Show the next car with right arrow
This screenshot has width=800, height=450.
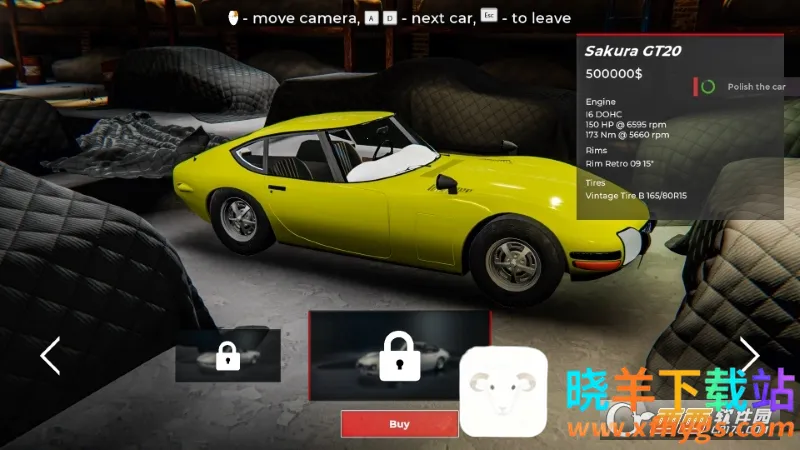coord(749,353)
